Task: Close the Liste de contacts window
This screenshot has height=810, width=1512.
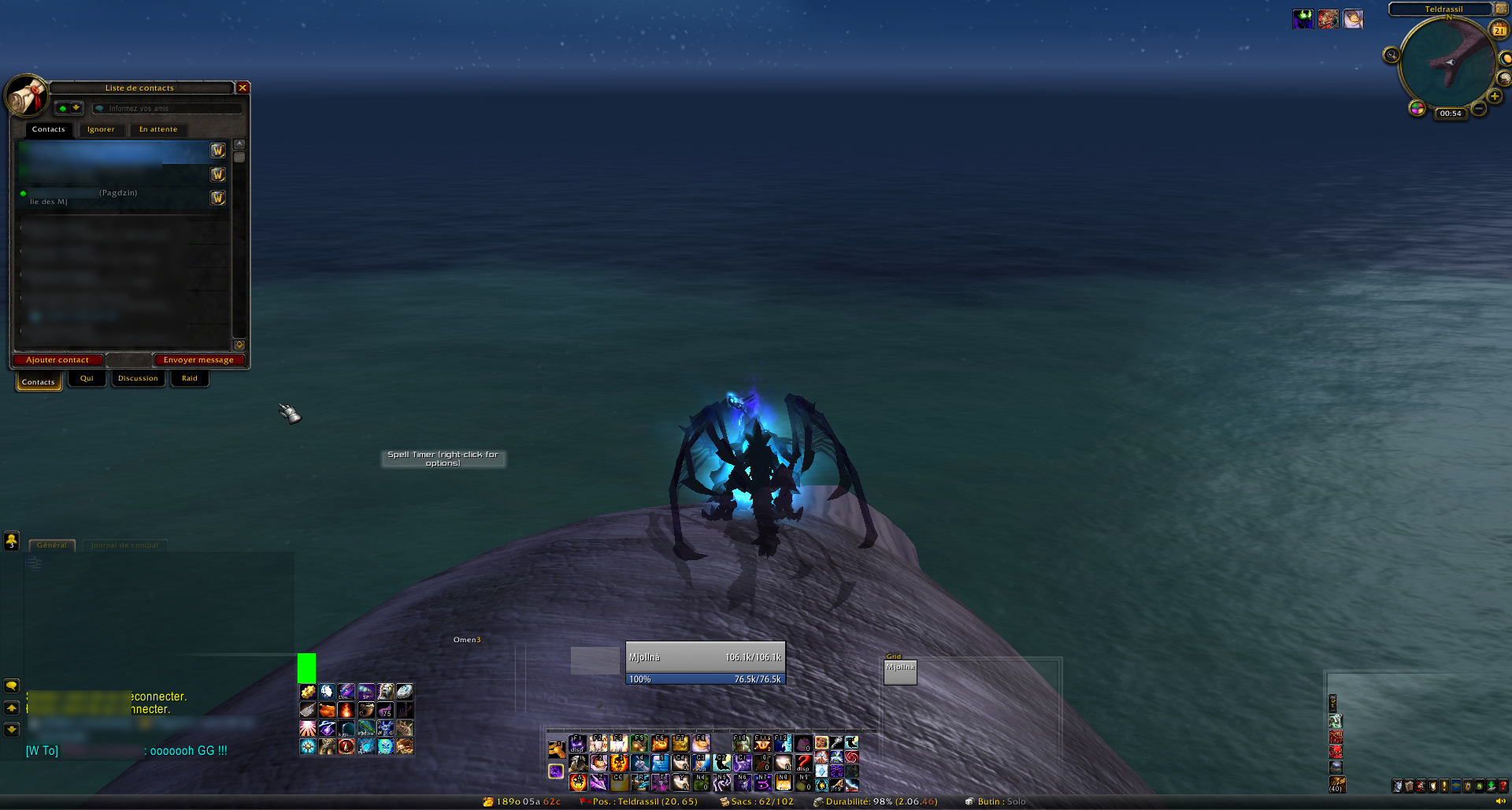Action: (x=243, y=87)
